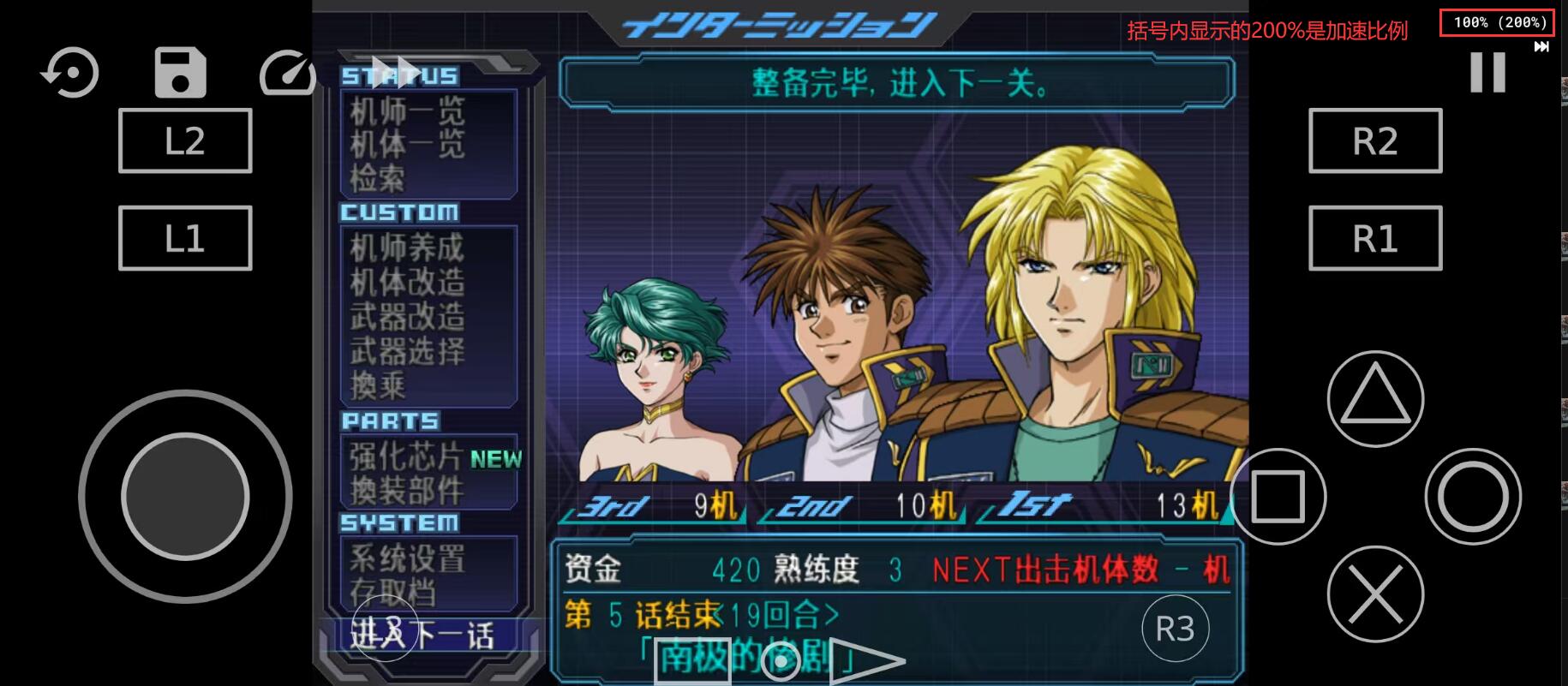Expand the CUSTOM section header

(400, 213)
